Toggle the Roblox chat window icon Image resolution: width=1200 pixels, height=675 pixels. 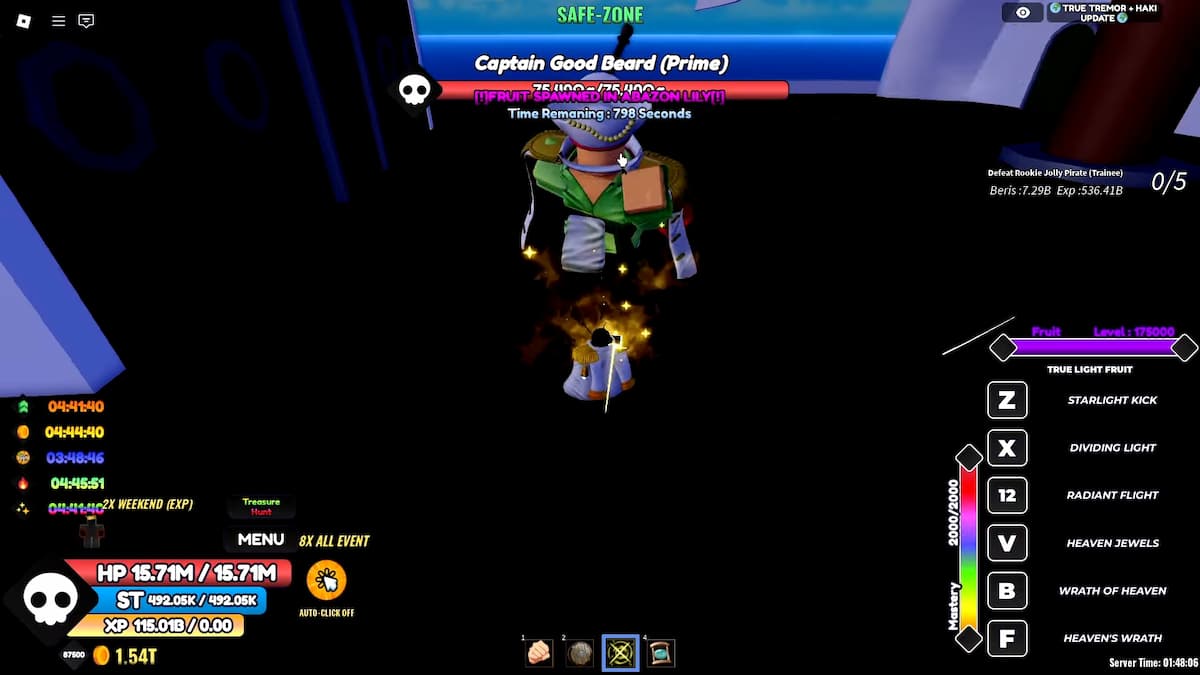(86, 21)
